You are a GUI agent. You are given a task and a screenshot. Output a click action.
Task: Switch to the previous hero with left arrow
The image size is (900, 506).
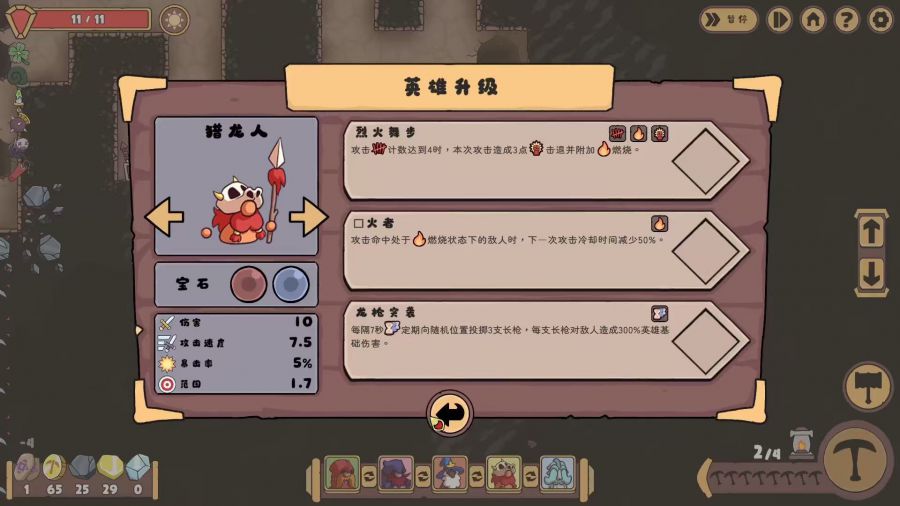coord(165,216)
